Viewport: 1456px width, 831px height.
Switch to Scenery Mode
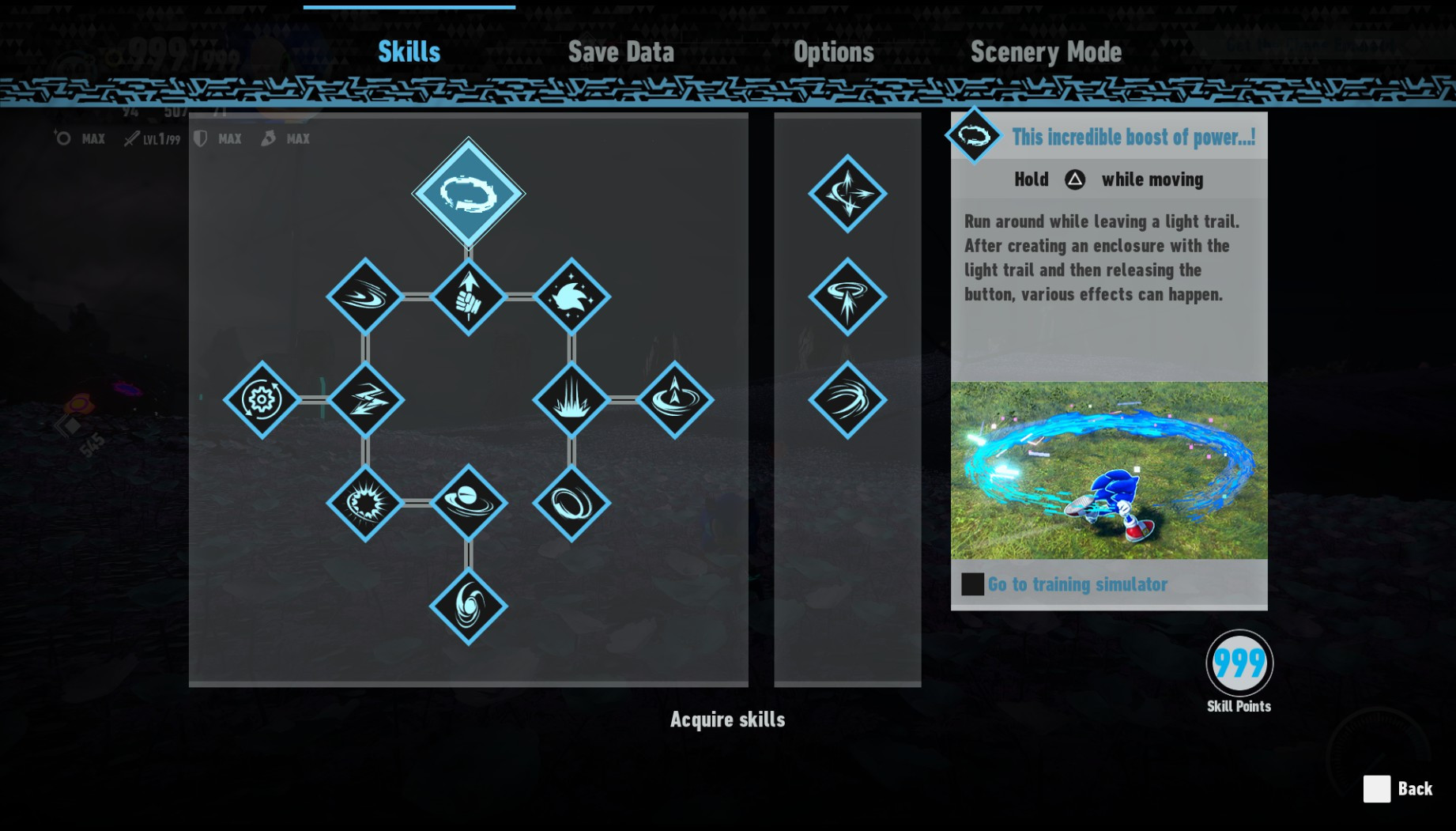[x=1047, y=51]
